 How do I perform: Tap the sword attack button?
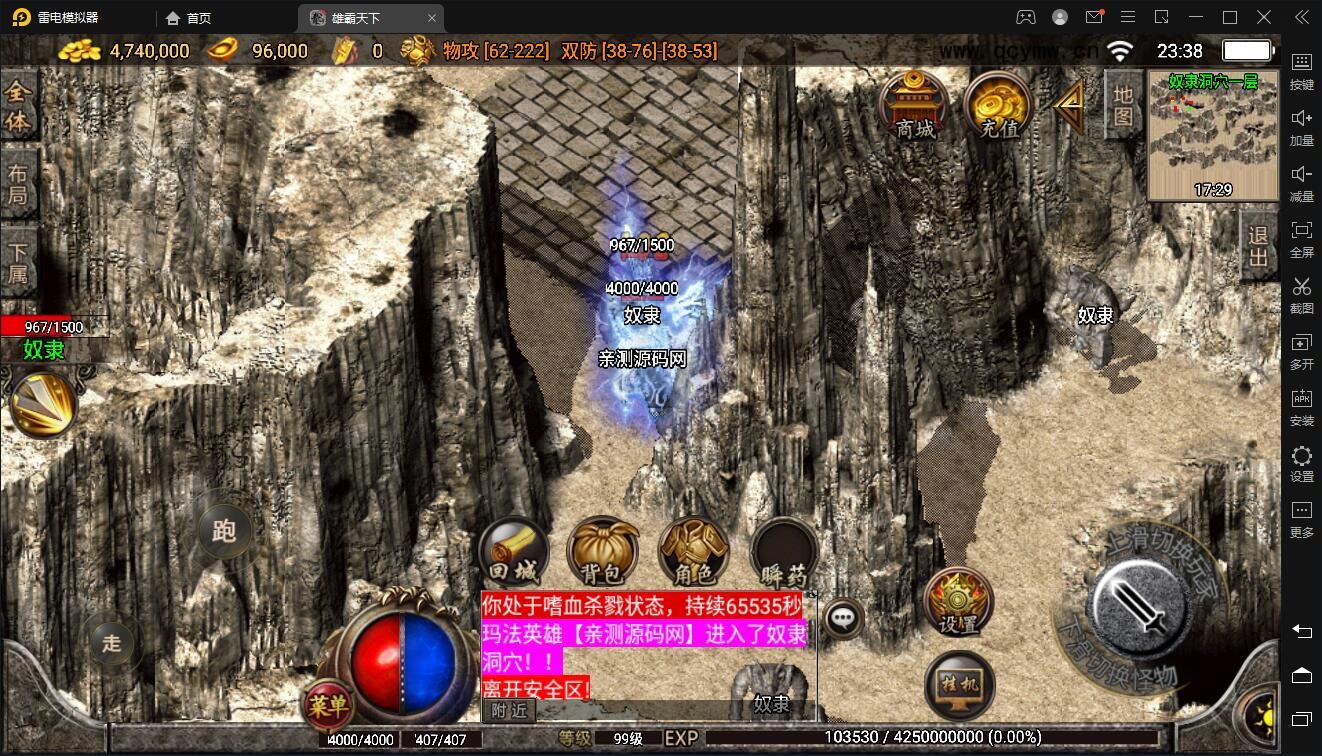pos(1139,604)
